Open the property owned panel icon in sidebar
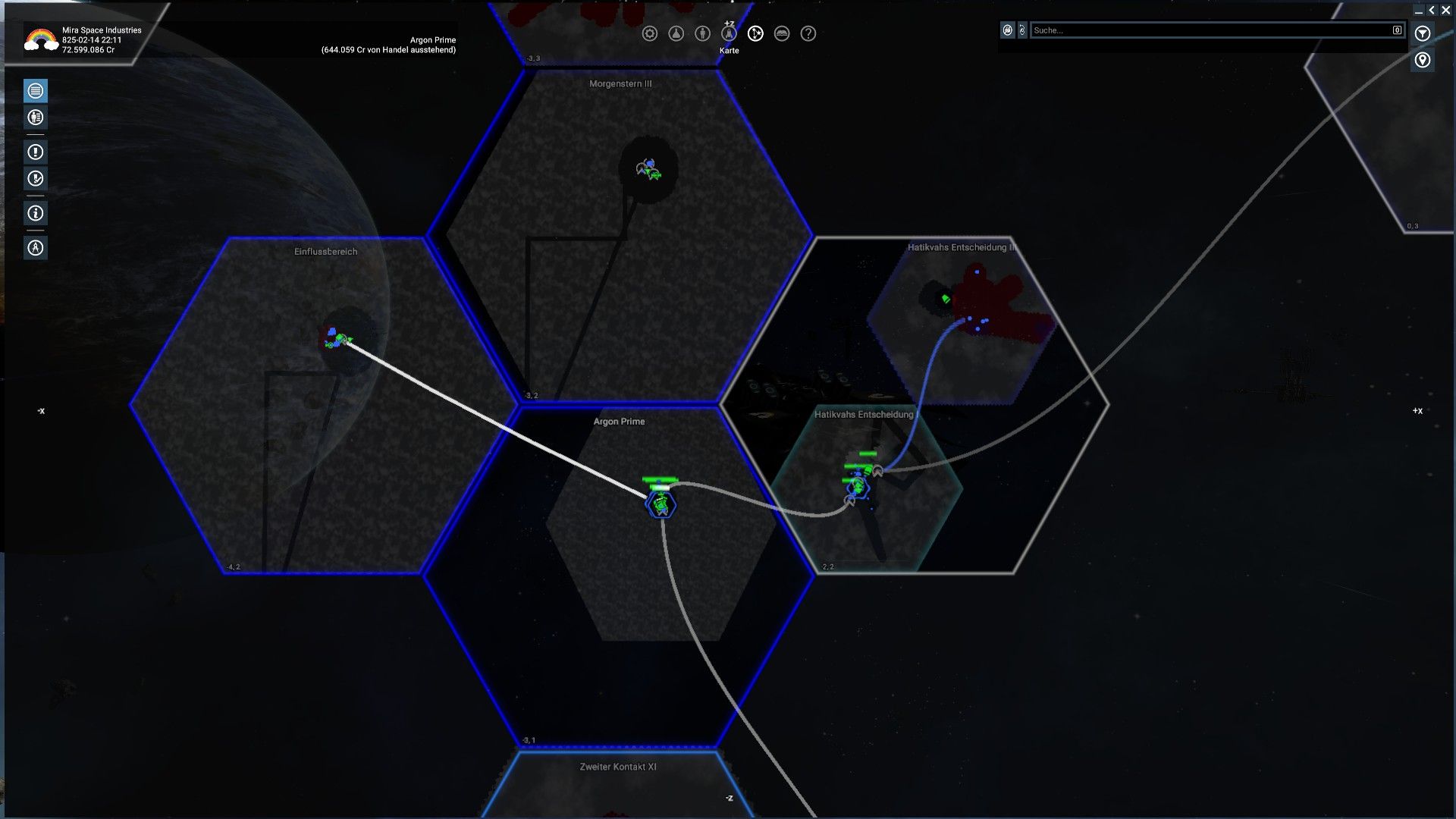This screenshot has height=819, width=1456. 35,118
